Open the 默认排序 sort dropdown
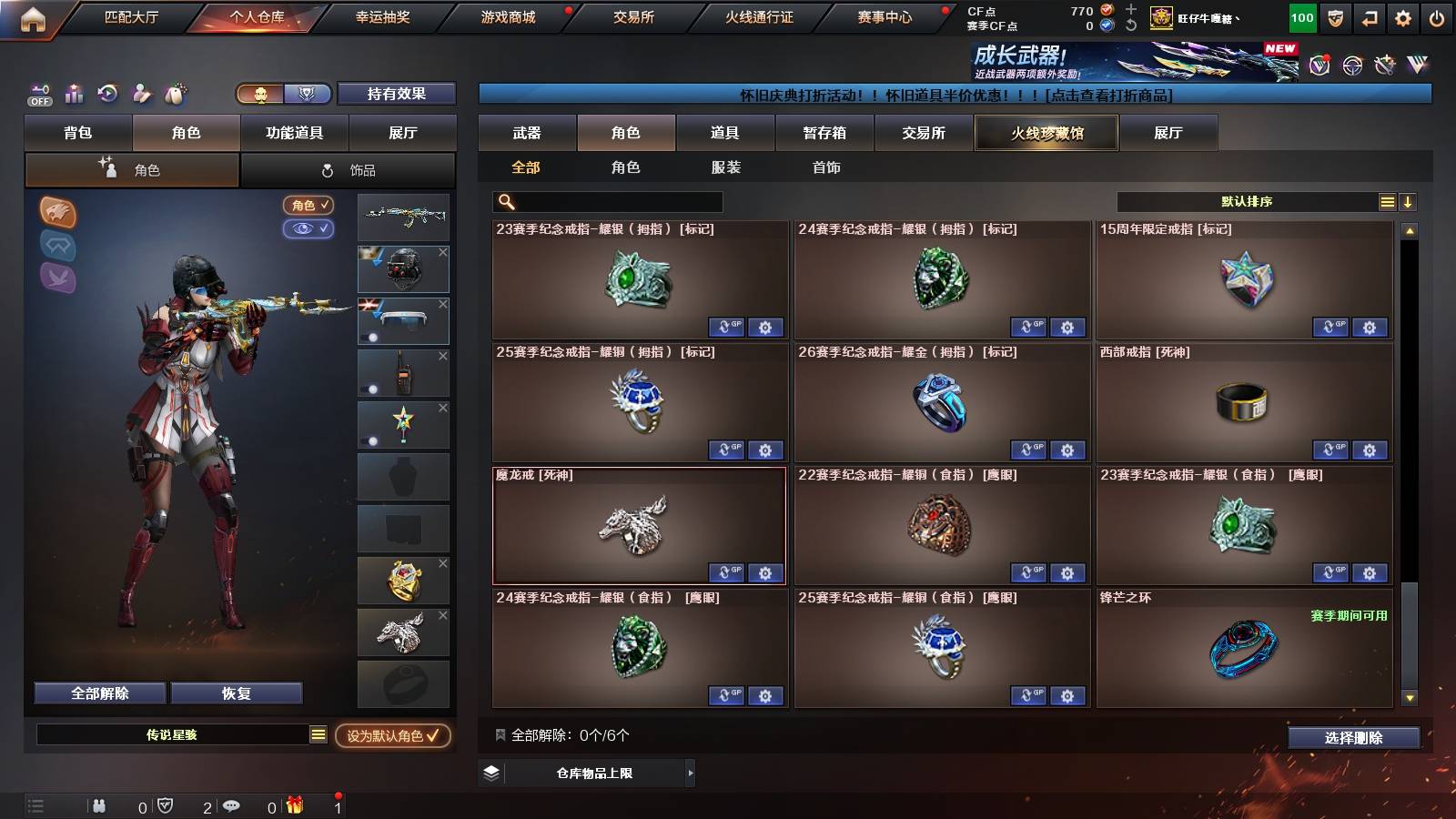 click(1247, 201)
